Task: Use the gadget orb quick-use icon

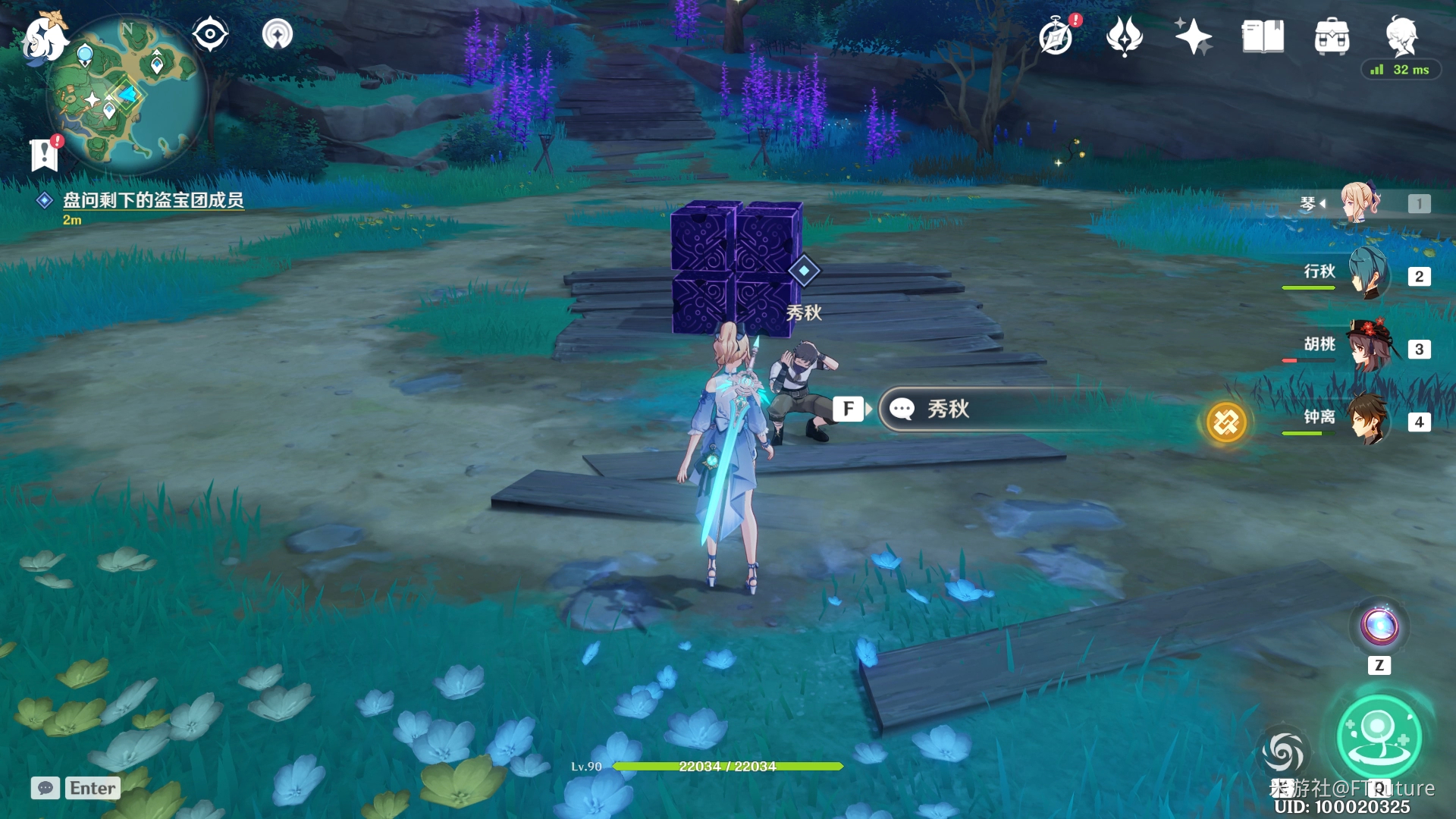Action: 1379,626
